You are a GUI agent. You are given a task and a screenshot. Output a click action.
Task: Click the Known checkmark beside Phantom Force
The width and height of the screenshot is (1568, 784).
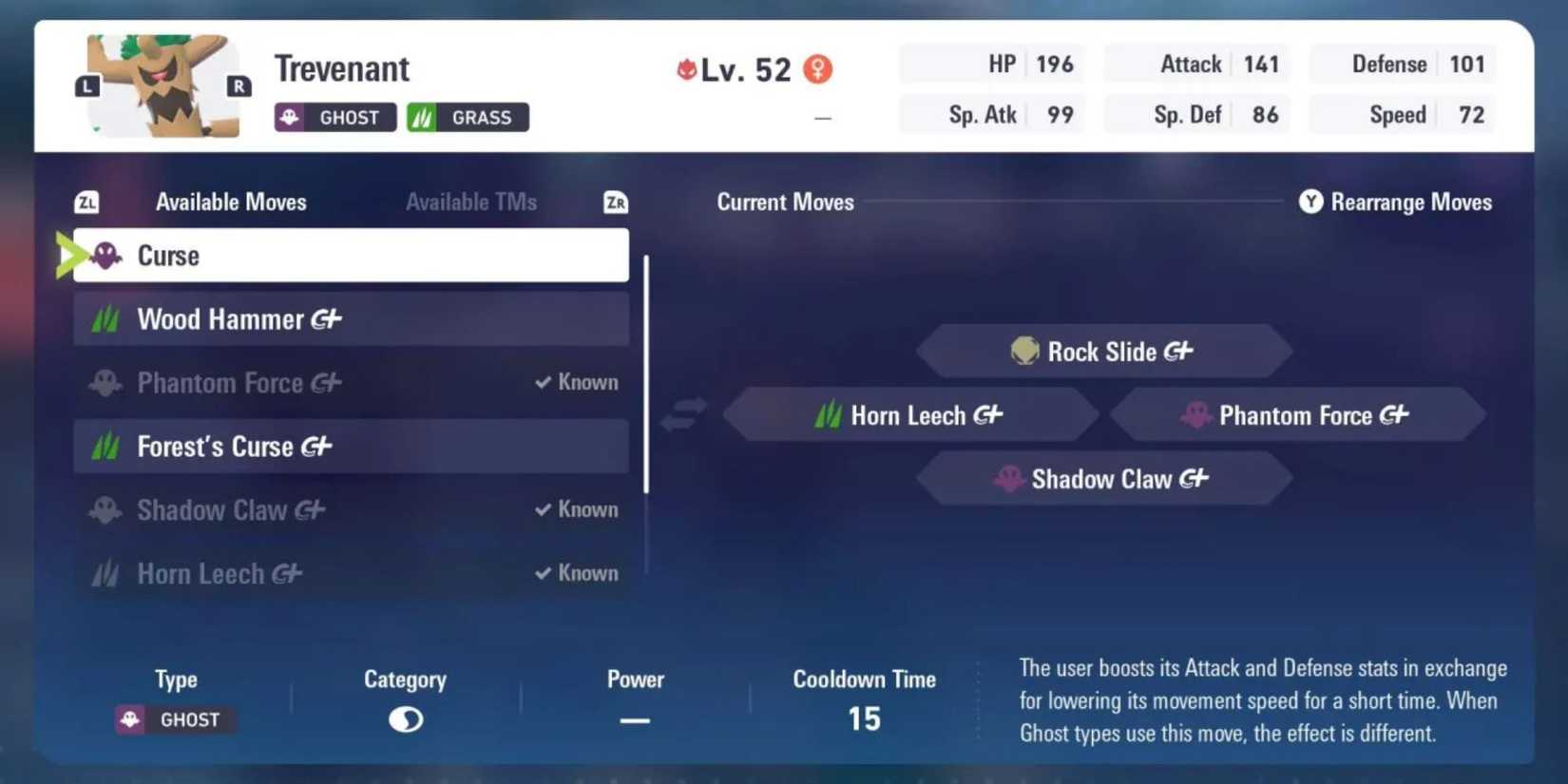[x=542, y=382]
